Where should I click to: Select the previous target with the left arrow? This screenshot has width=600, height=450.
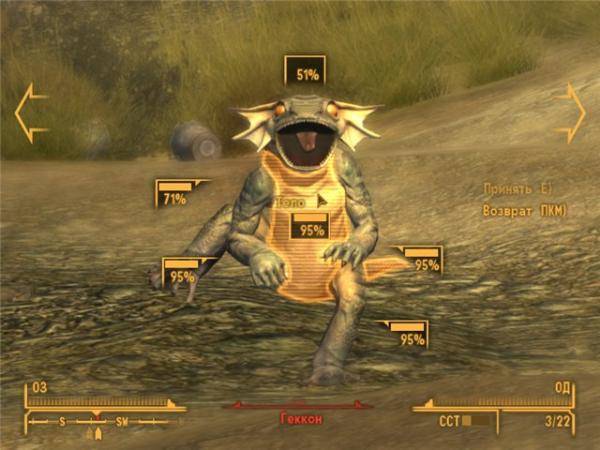click(30, 112)
